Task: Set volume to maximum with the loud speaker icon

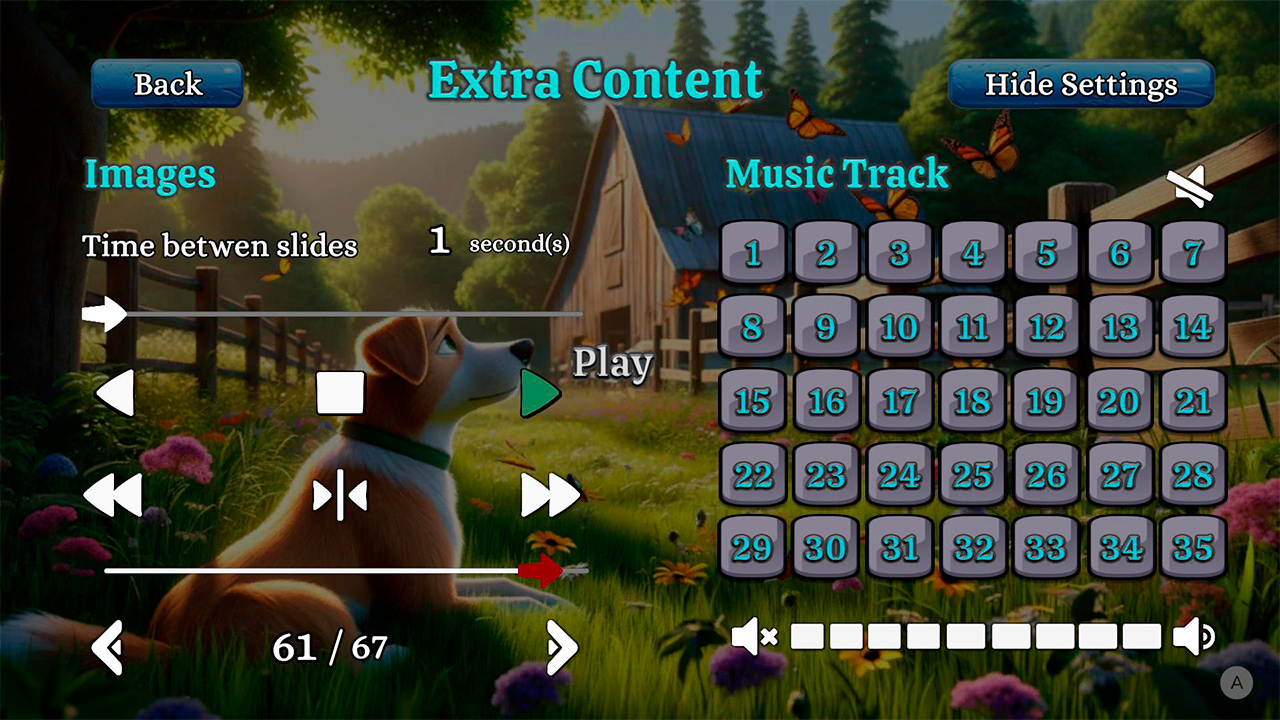Action: [1193, 635]
